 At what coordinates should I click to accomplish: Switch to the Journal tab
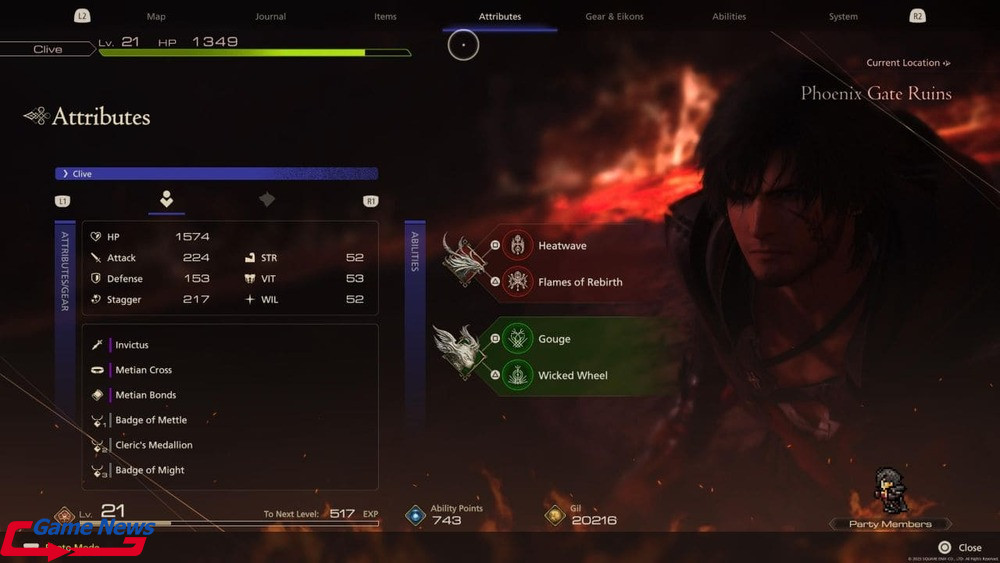[270, 17]
